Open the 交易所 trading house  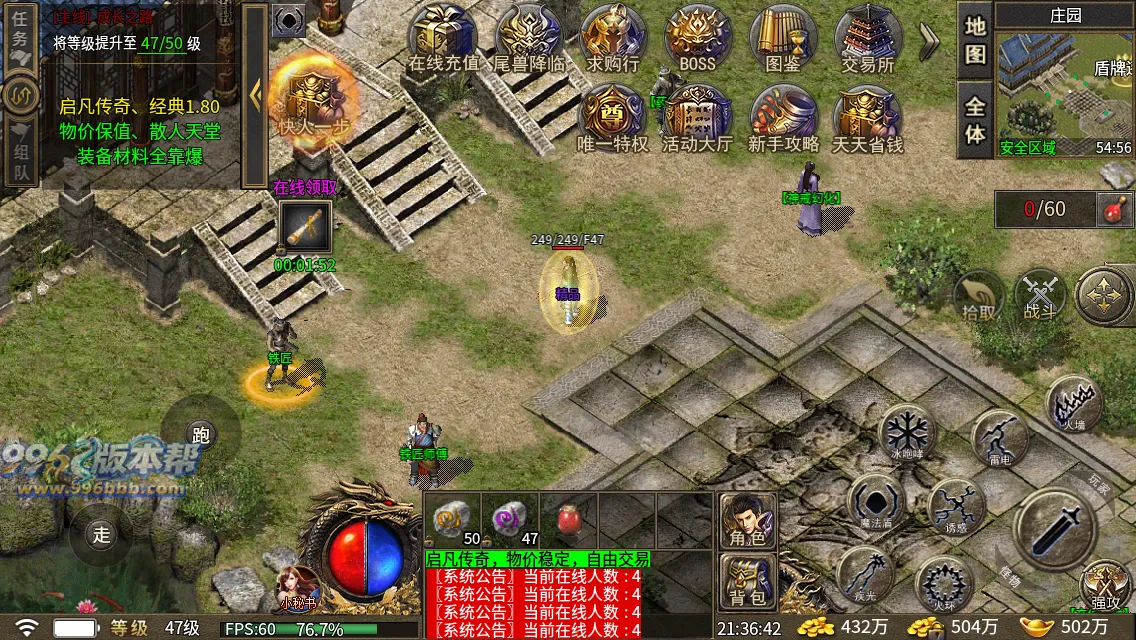pos(867,38)
